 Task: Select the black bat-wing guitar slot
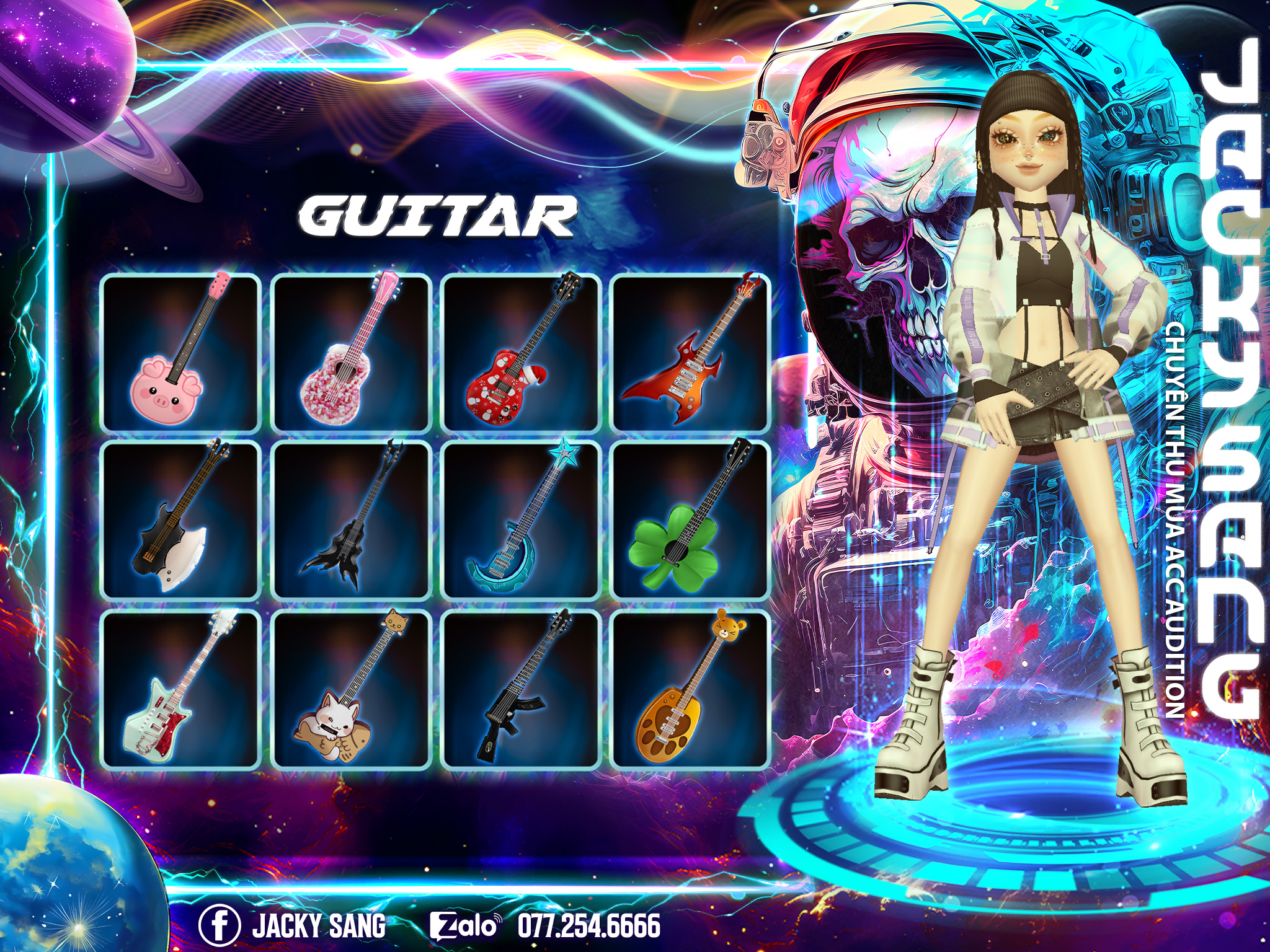pos(351,521)
